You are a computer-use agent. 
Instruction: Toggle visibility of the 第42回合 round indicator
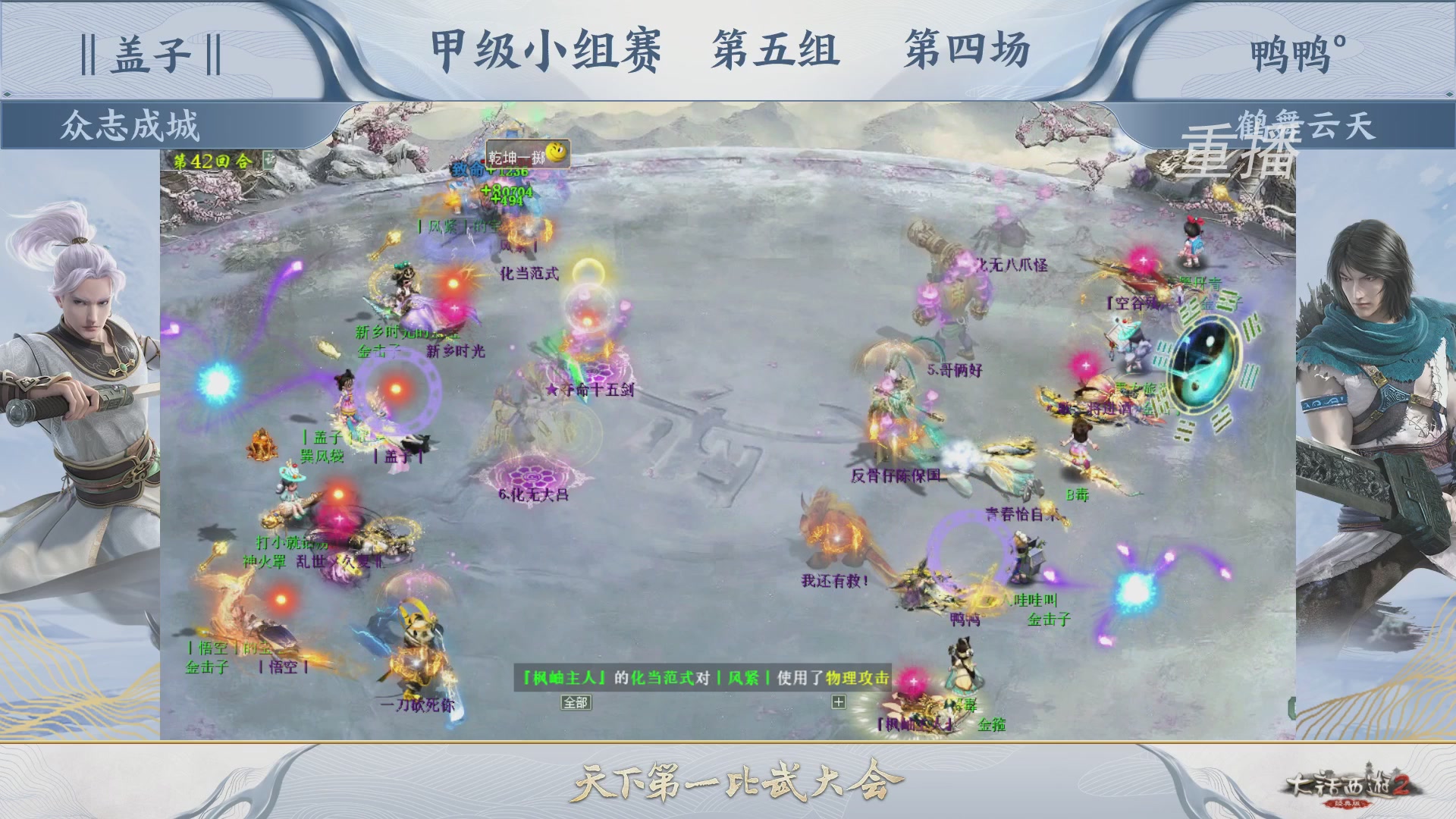212,159
